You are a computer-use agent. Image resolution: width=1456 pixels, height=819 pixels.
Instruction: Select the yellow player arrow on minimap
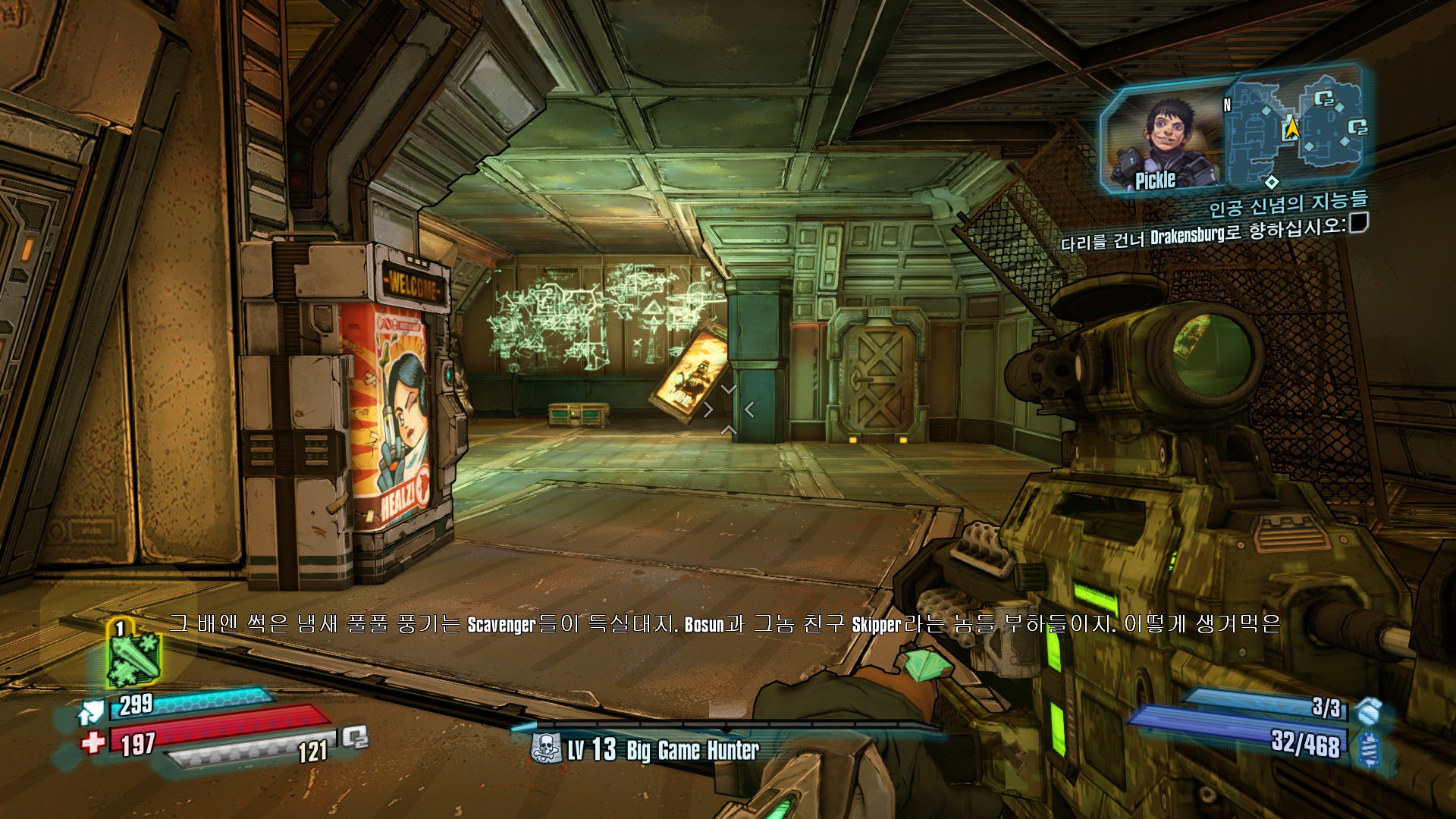pyautogui.click(x=1292, y=128)
